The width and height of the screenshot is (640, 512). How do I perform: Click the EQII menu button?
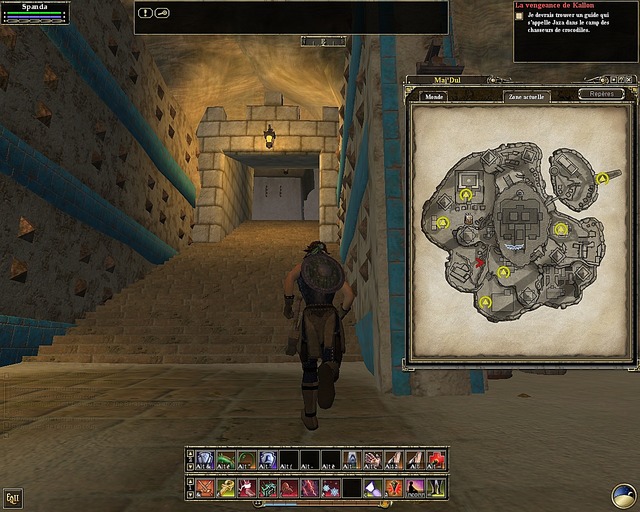[13, 496]
